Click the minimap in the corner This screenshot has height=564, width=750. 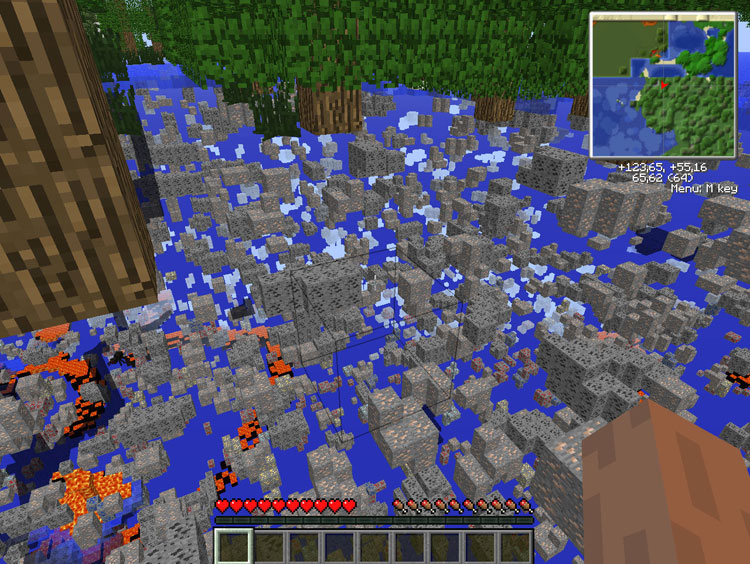tap(662, 84)
